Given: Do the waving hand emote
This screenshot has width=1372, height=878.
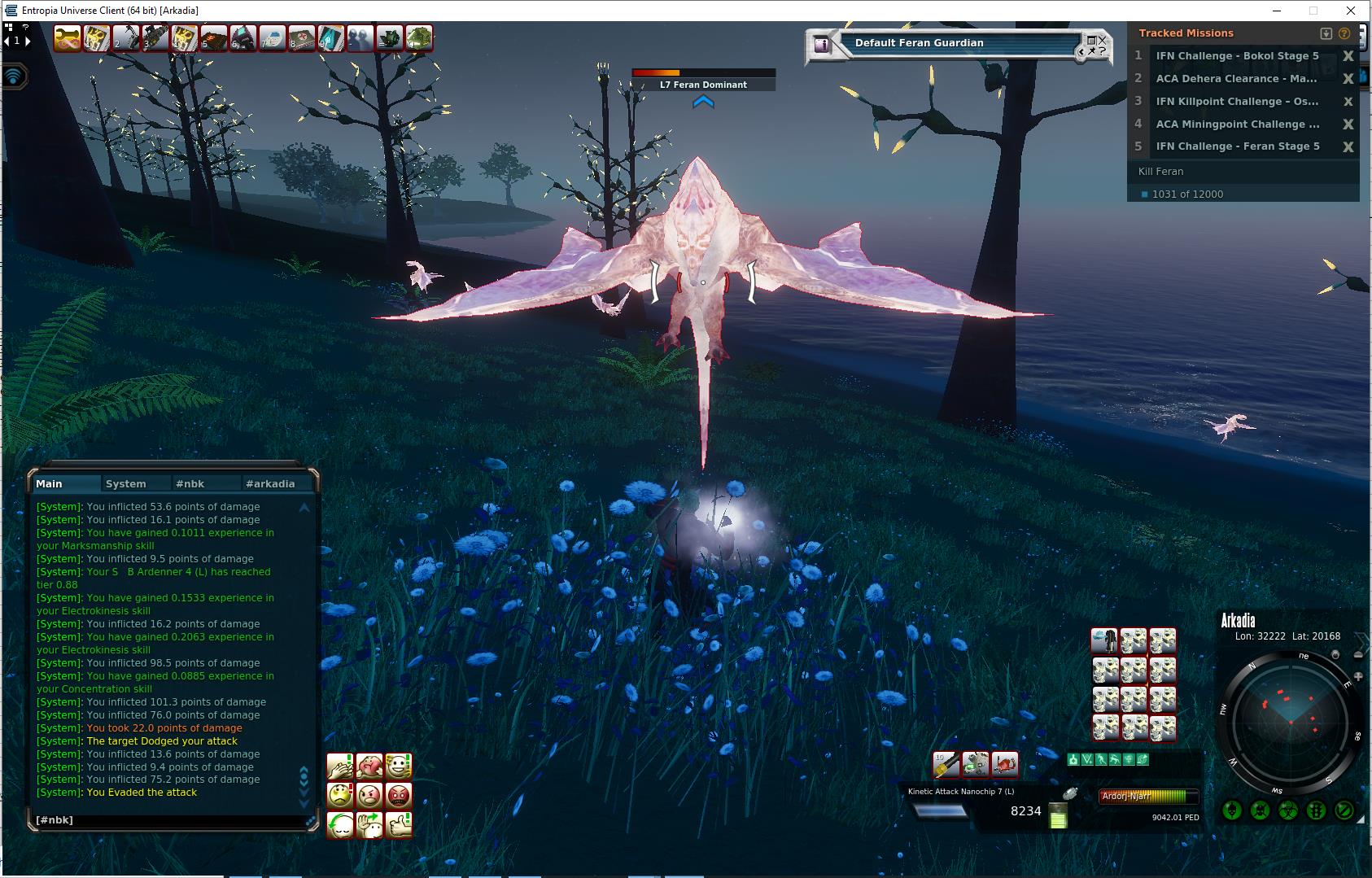Looking at the screenshot, I should 369,824.
